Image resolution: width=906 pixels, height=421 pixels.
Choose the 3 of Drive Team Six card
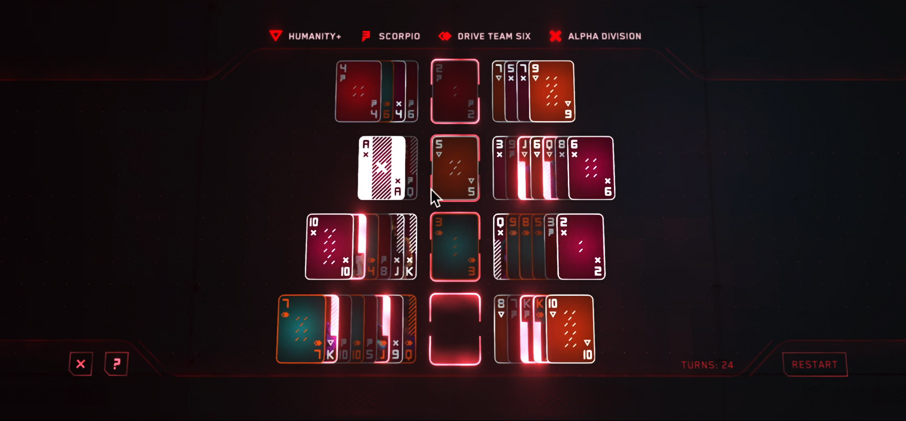pyautogui.click(x=455, y=246)
